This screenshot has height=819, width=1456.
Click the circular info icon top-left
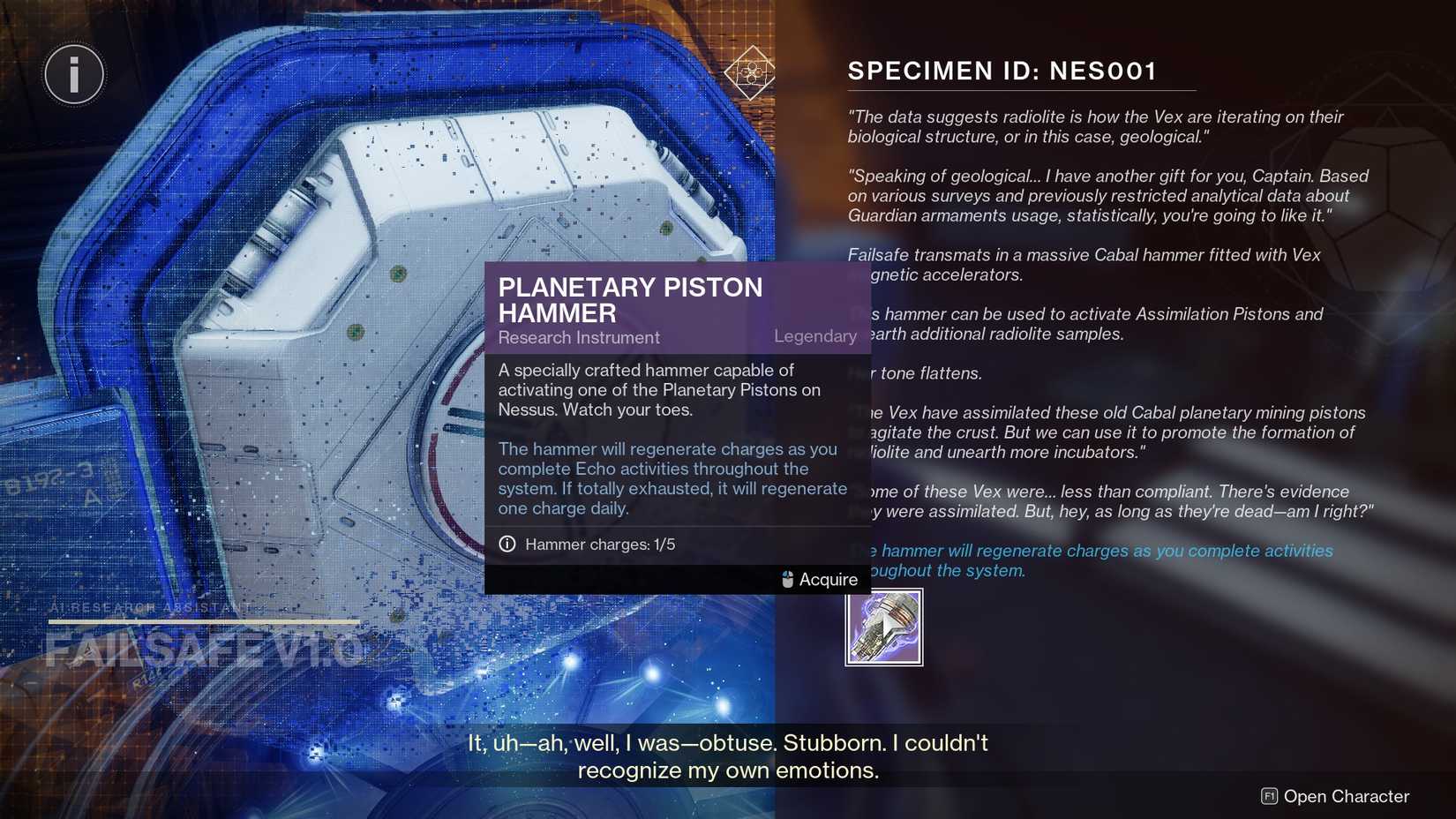[x=74, y=74]
